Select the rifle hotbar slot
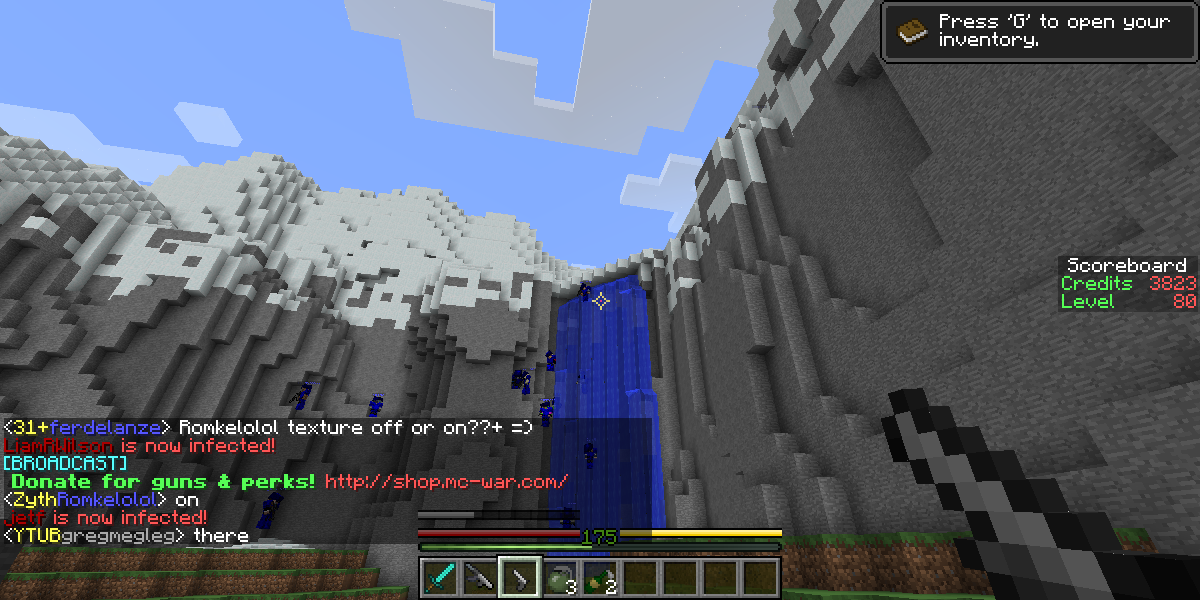Screen dimensions: 1200x600 click(480, 577)
